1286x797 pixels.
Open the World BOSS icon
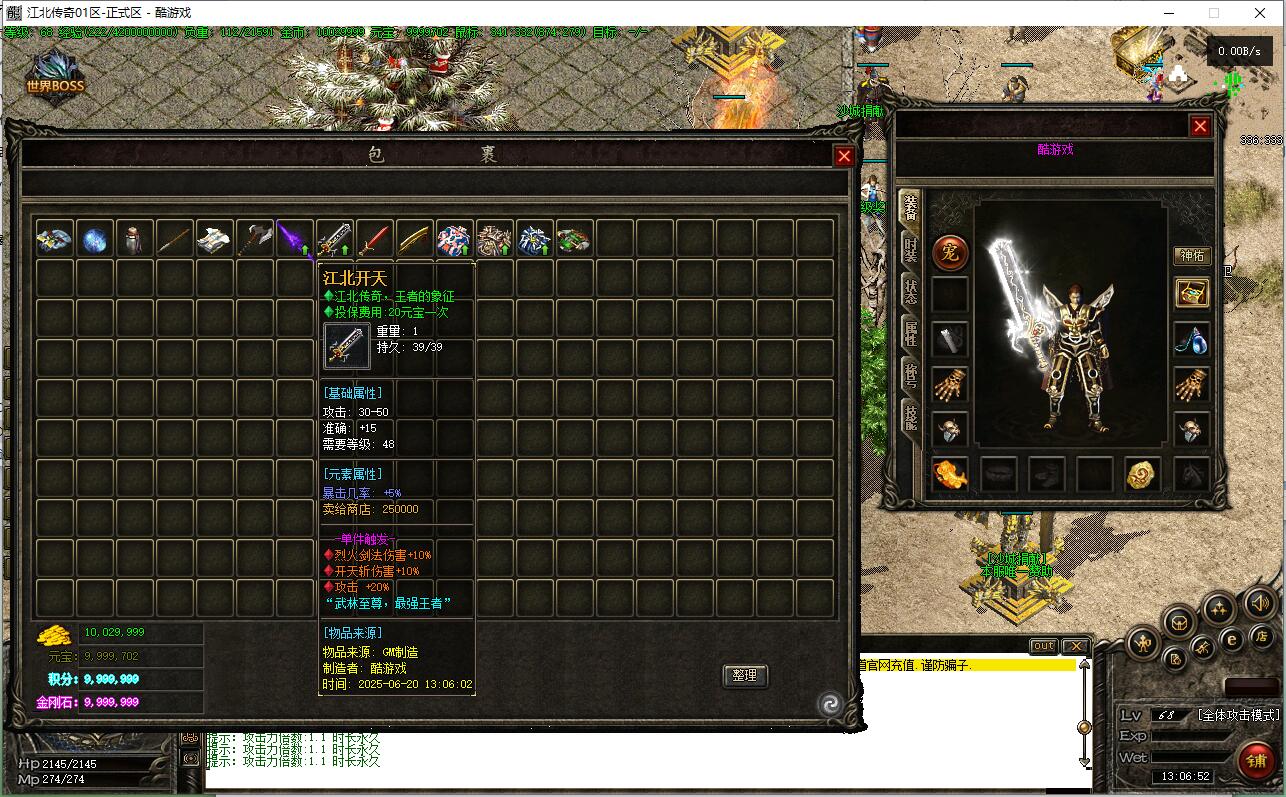coord(56,76)
